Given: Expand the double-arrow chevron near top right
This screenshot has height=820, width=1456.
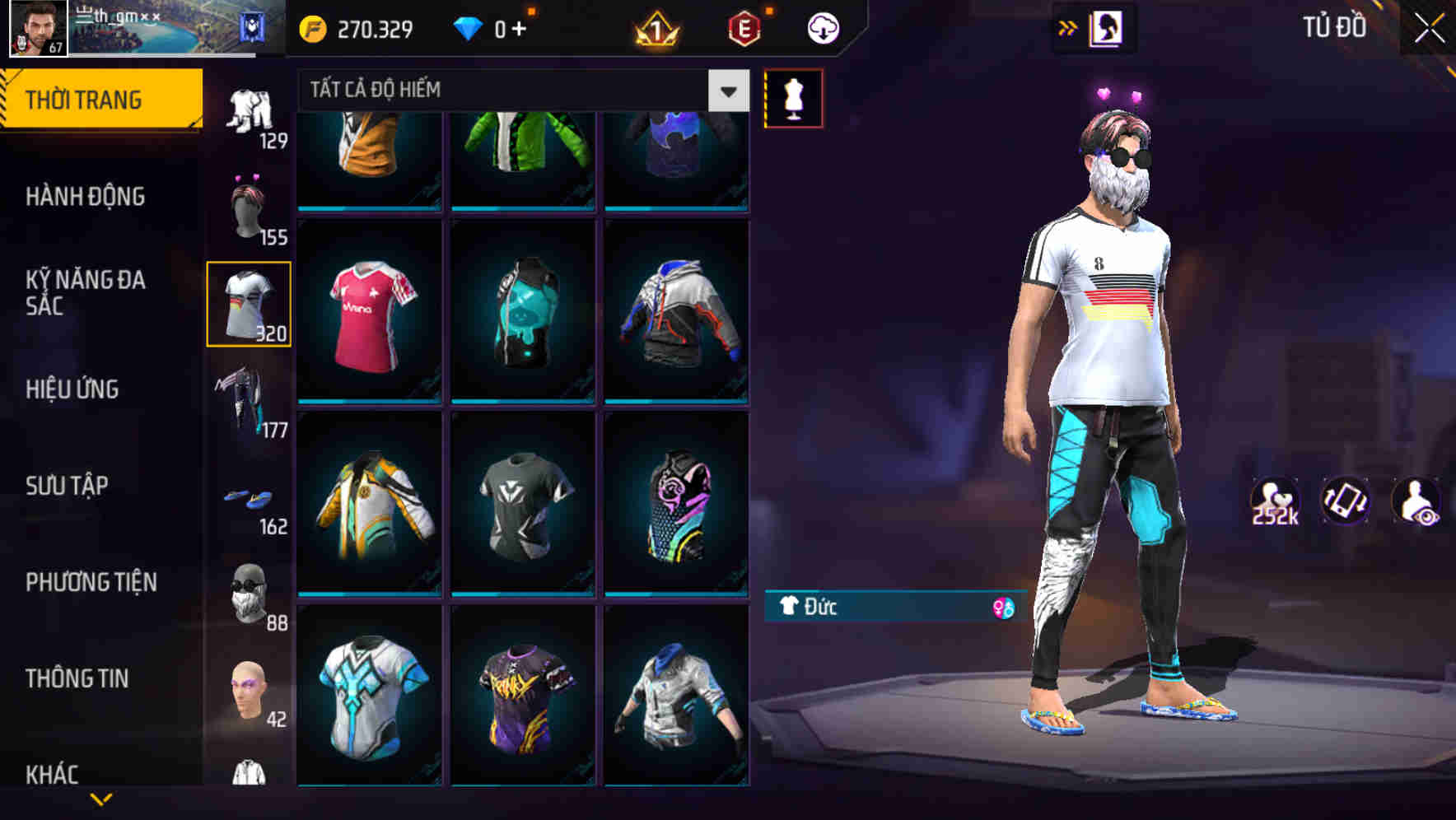Looking at the screenshot, I should click(1066, 26).
